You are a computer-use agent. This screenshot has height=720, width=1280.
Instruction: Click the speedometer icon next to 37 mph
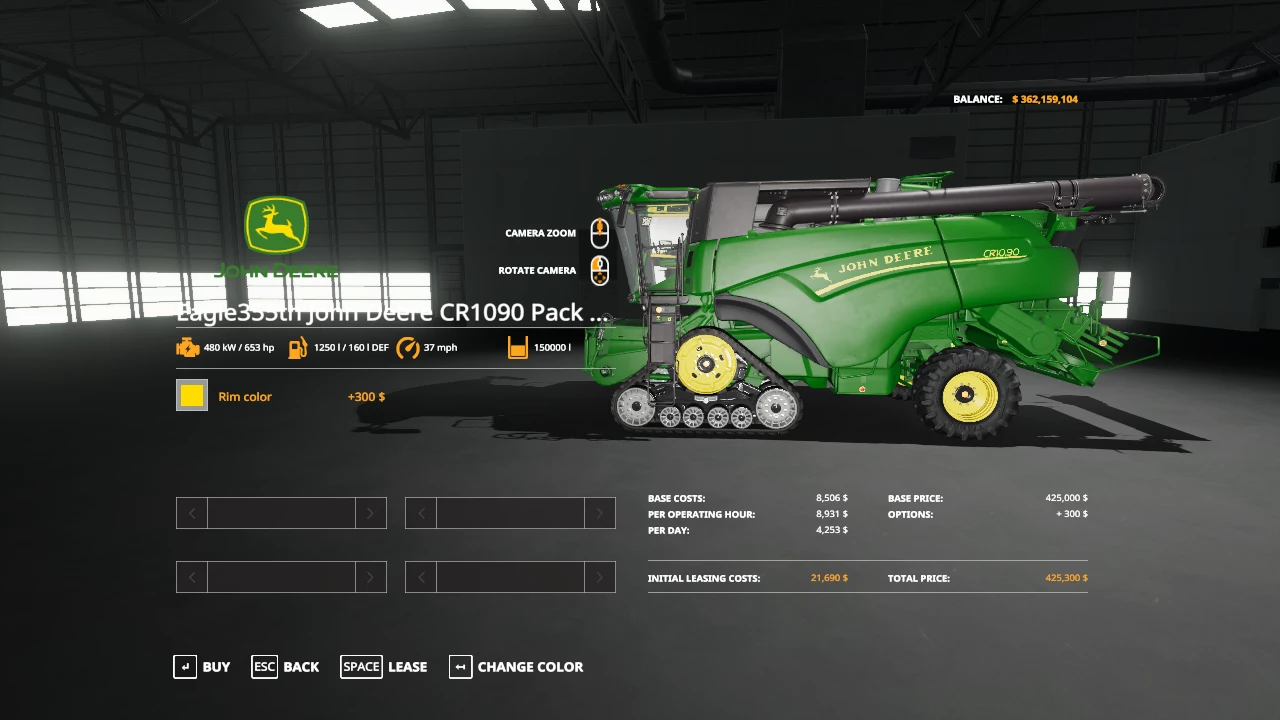[x=408, y=347]
